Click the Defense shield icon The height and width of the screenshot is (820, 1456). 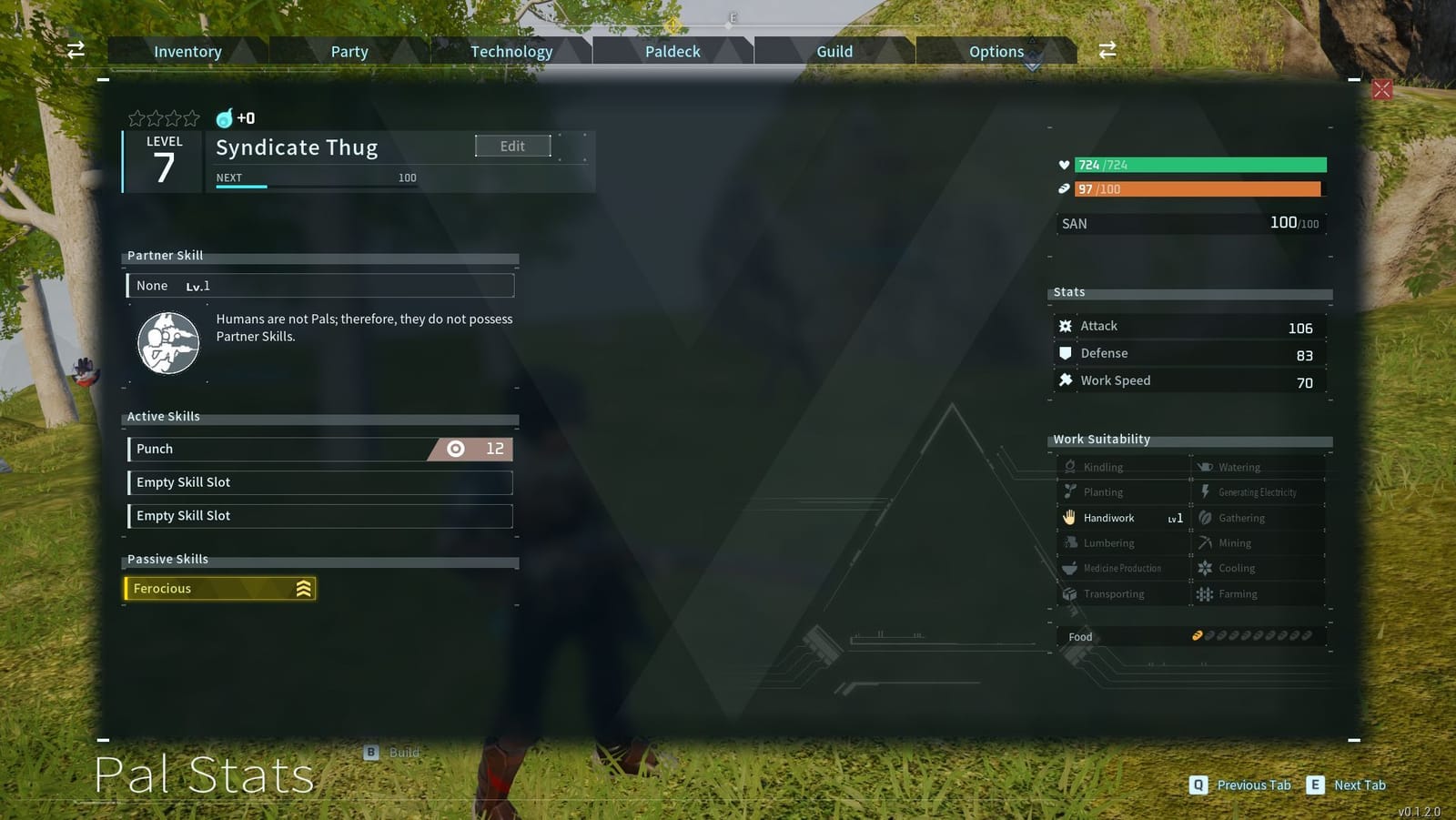point(1066,353)
